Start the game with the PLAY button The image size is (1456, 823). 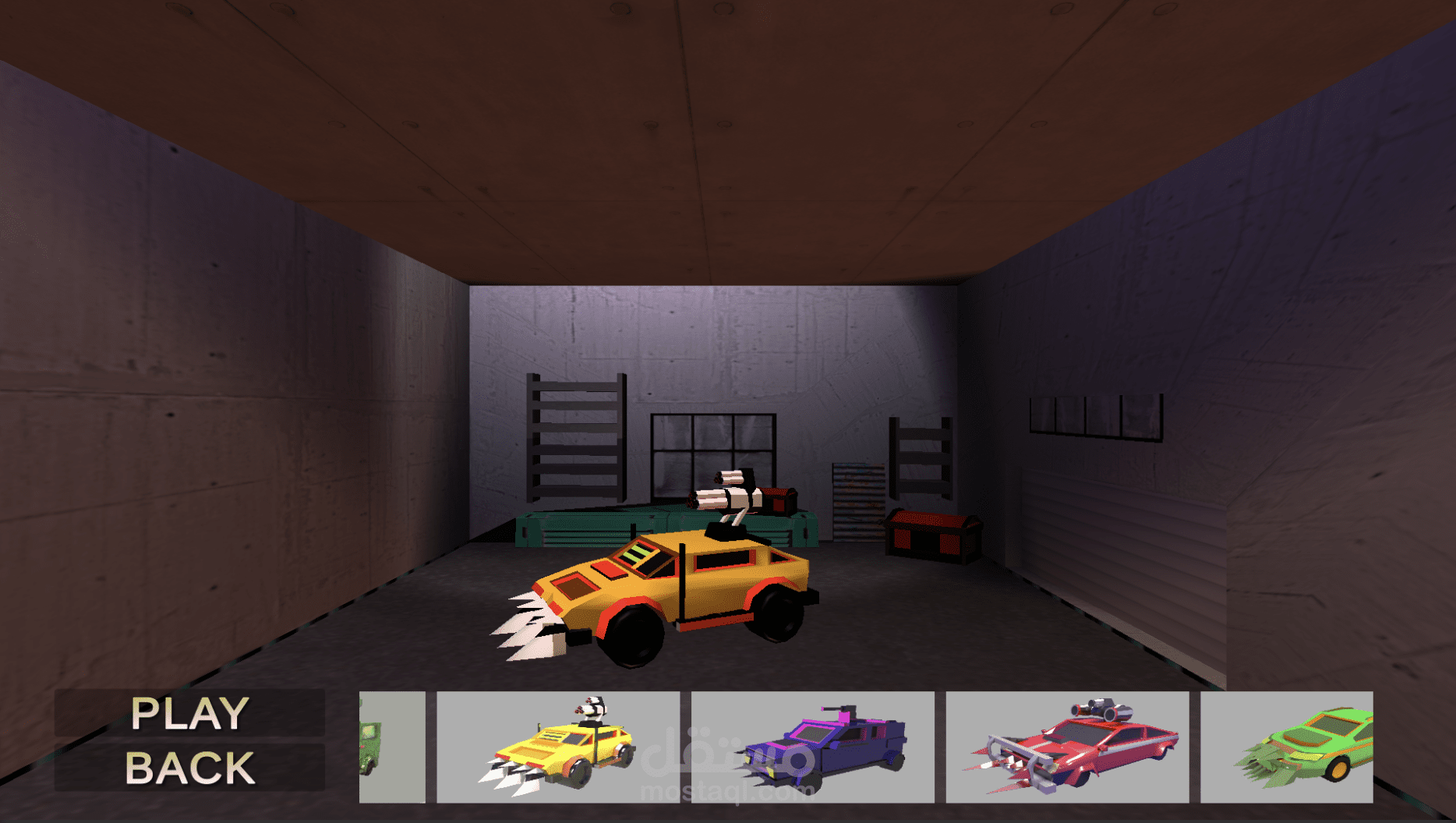pyautogui.click(x=189, y=713)
